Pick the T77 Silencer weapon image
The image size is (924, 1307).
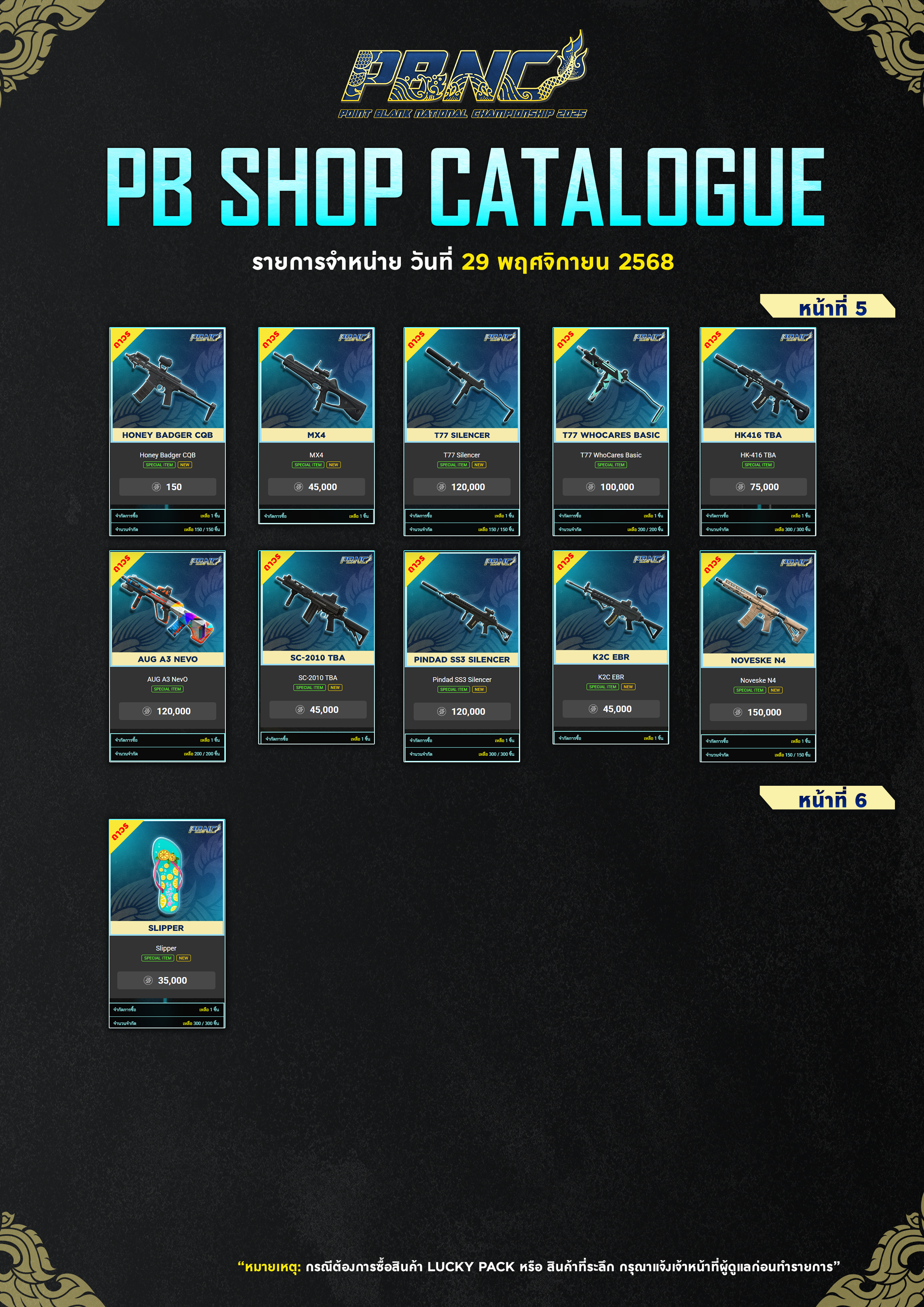[x=462, y=379]
